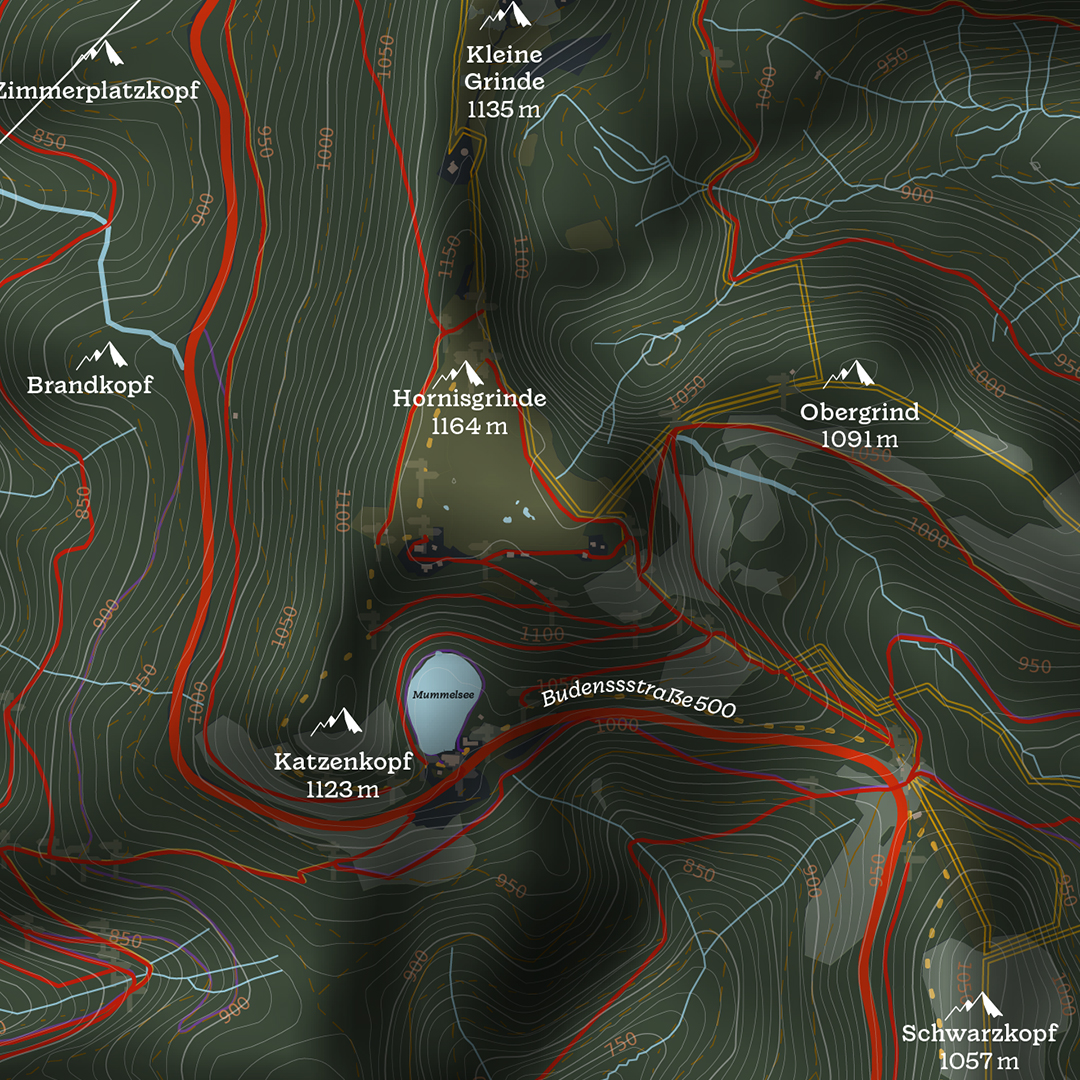Select the Katzenkopf peak marker
The width and height of the screenshot is (1080, 1080).
pos(338,721)
